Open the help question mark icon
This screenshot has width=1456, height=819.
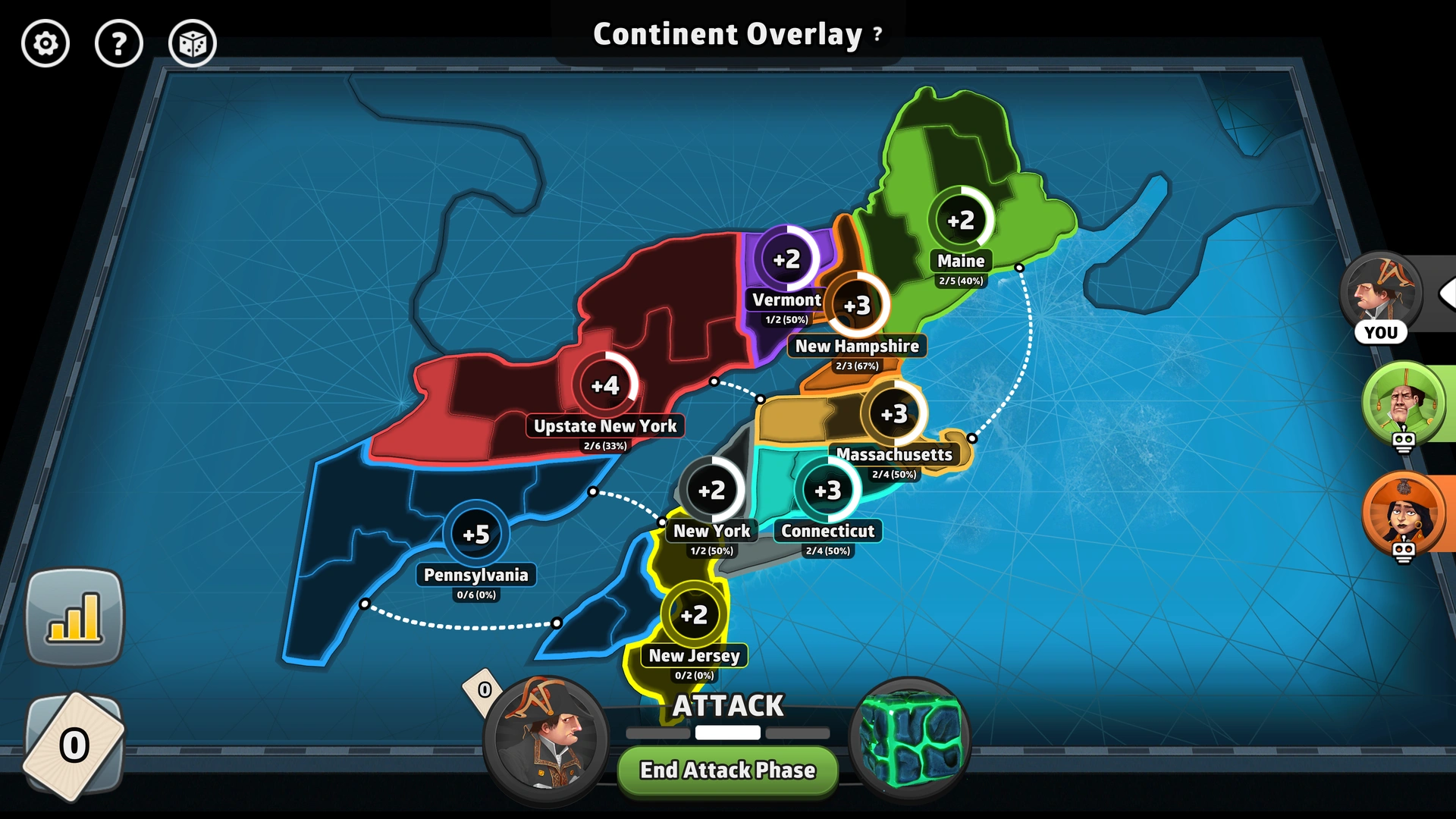(x=119, y=44)
